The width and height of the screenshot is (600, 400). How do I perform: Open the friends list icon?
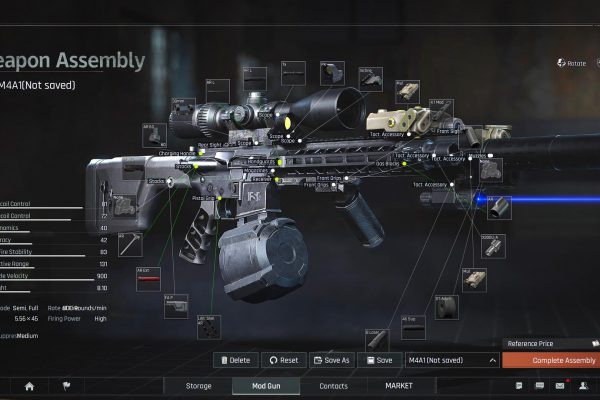click(x=583, y=385)
